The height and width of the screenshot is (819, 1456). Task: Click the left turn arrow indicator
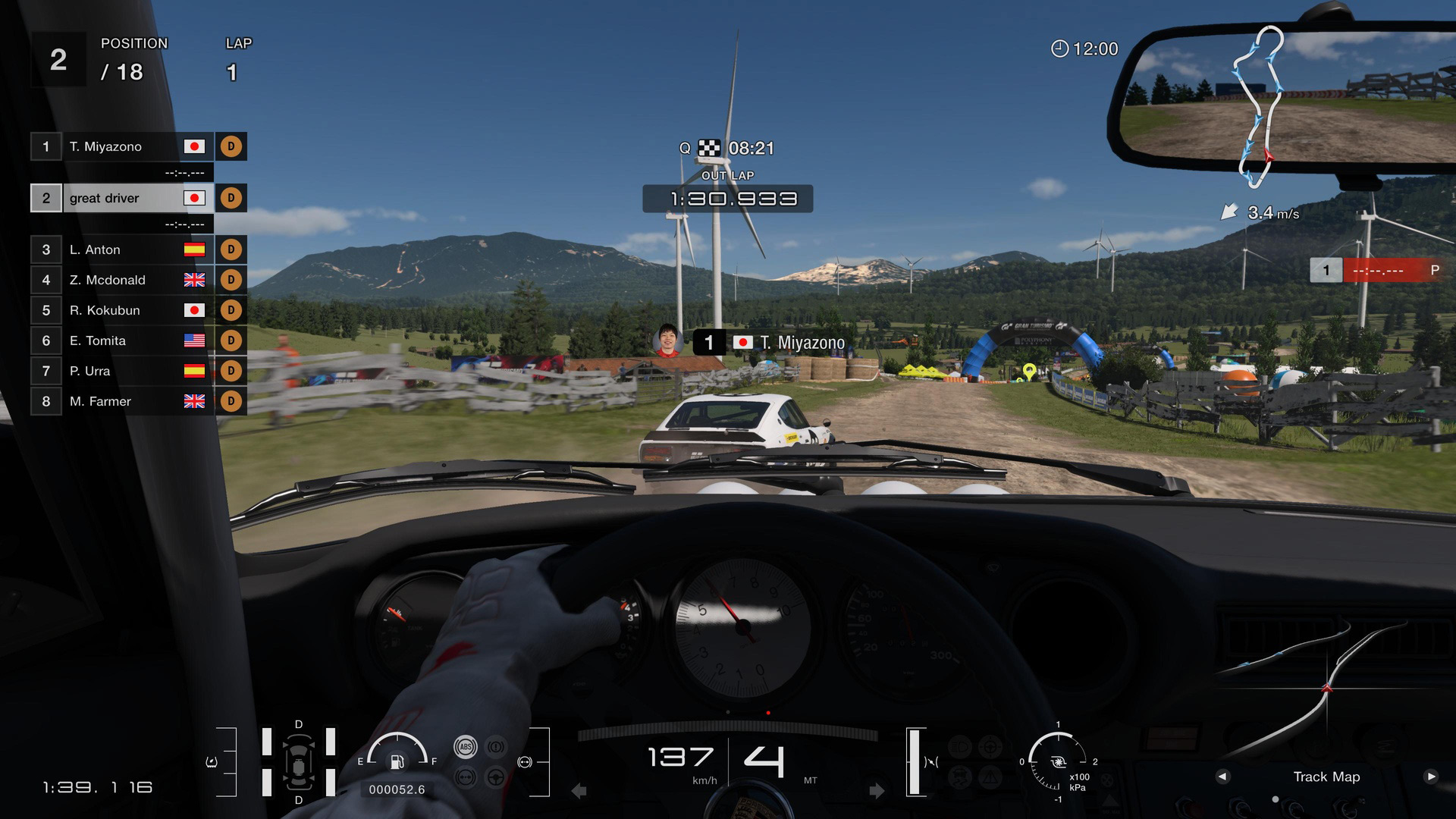tap(579, 791)
